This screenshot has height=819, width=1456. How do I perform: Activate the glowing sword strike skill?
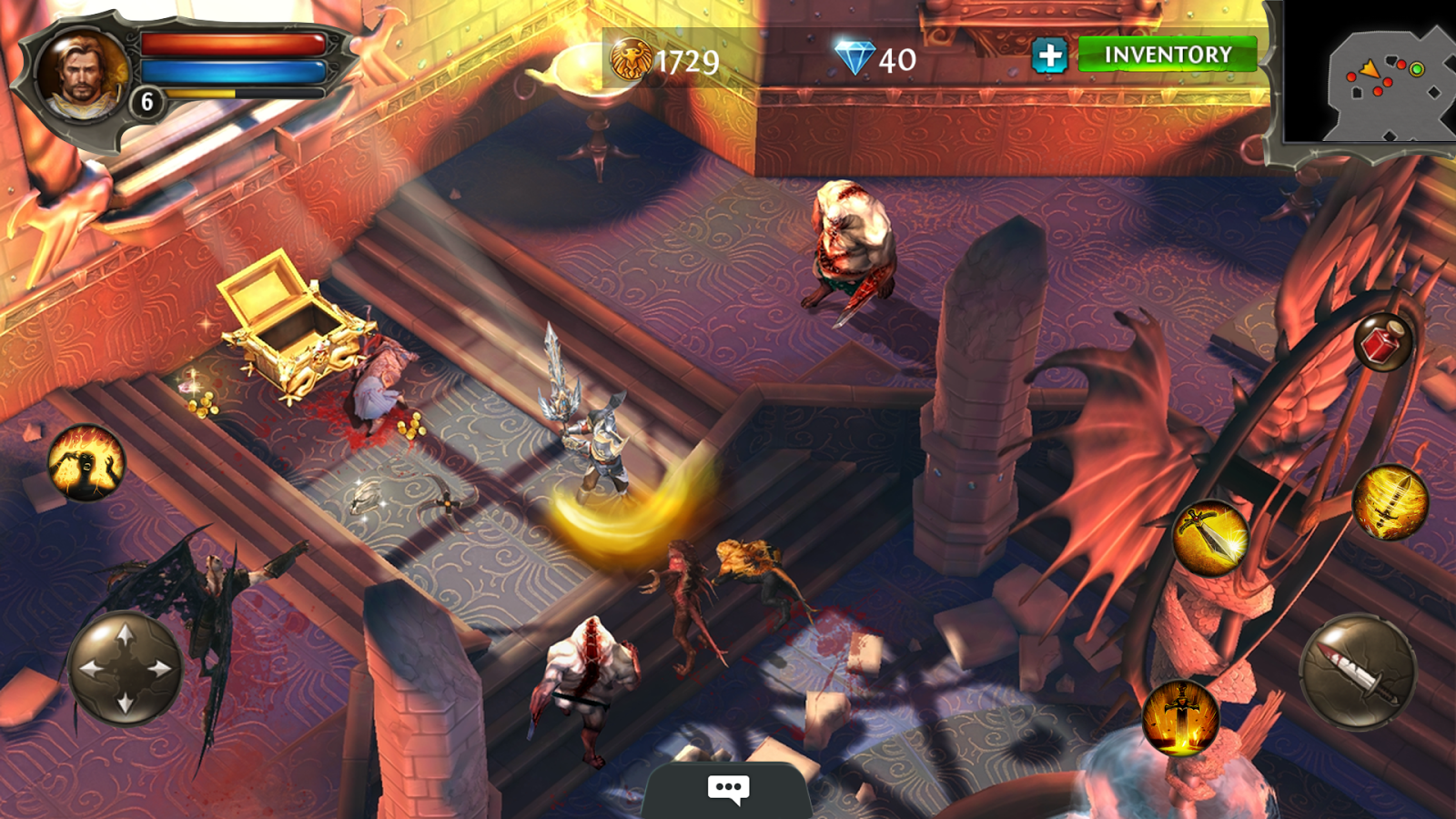1209,537
